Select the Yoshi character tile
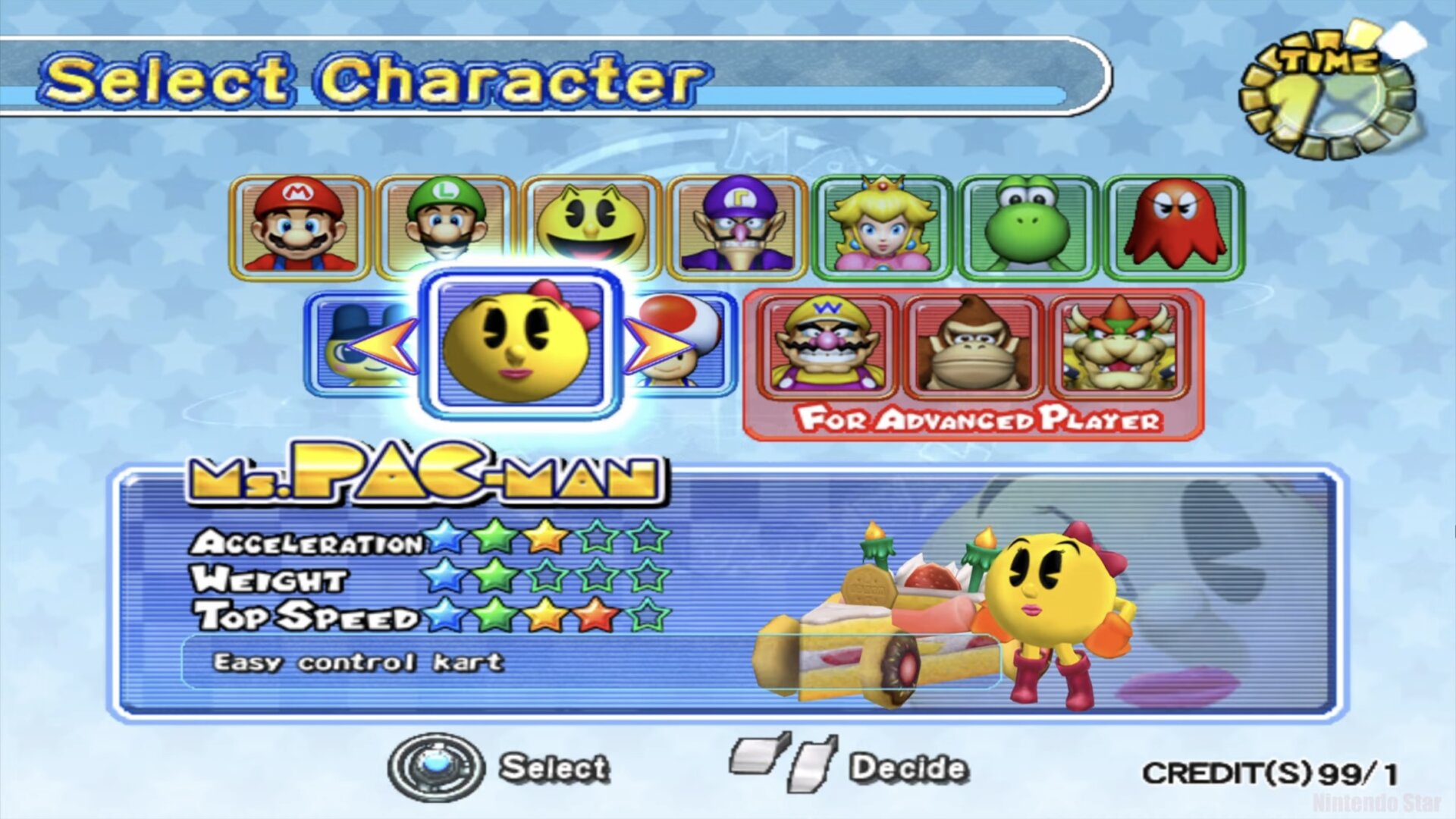Screen dimensions: 1456x819 coord(1028,226)
